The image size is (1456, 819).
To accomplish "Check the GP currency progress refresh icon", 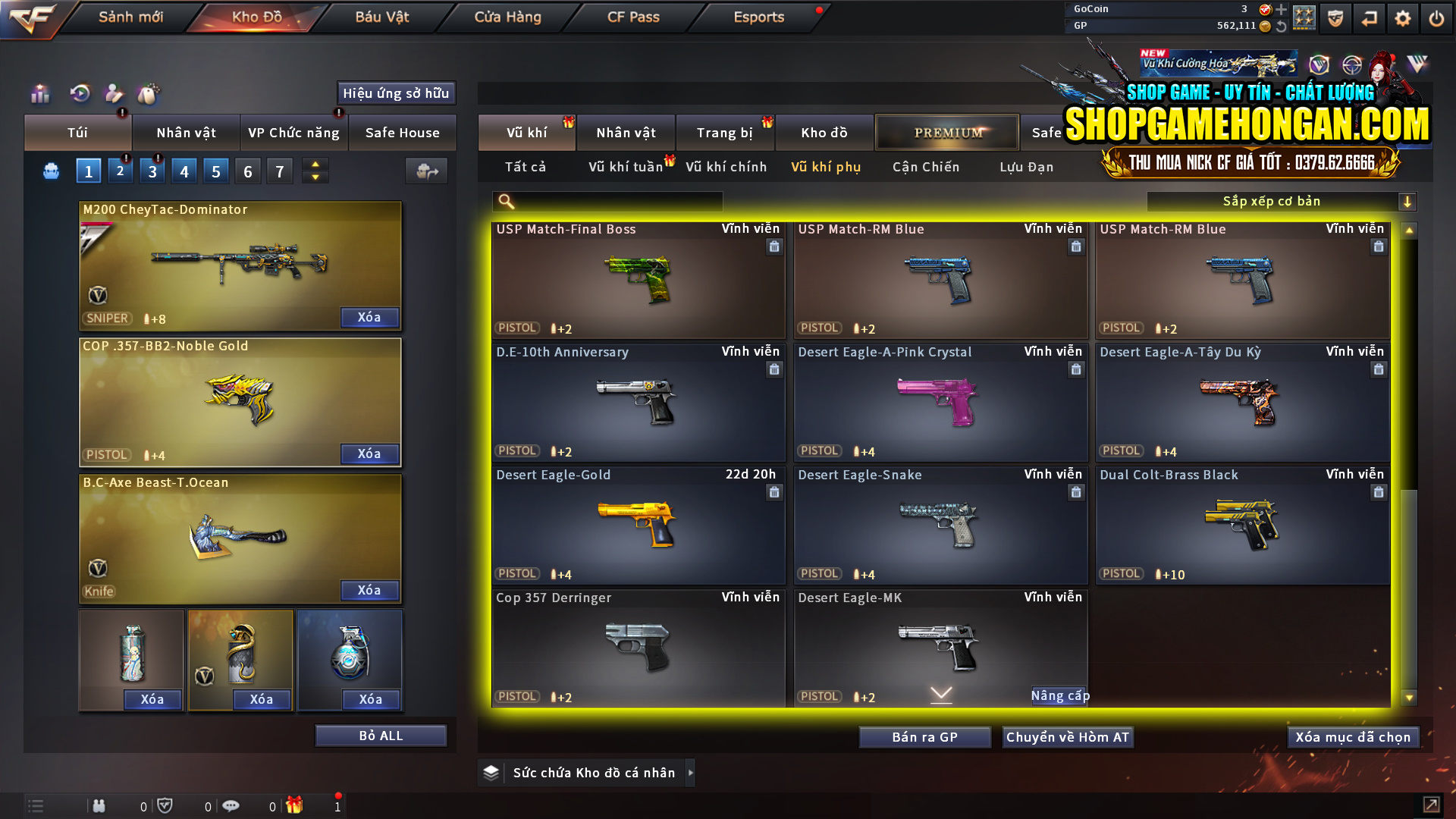I will coord(1282,25).
